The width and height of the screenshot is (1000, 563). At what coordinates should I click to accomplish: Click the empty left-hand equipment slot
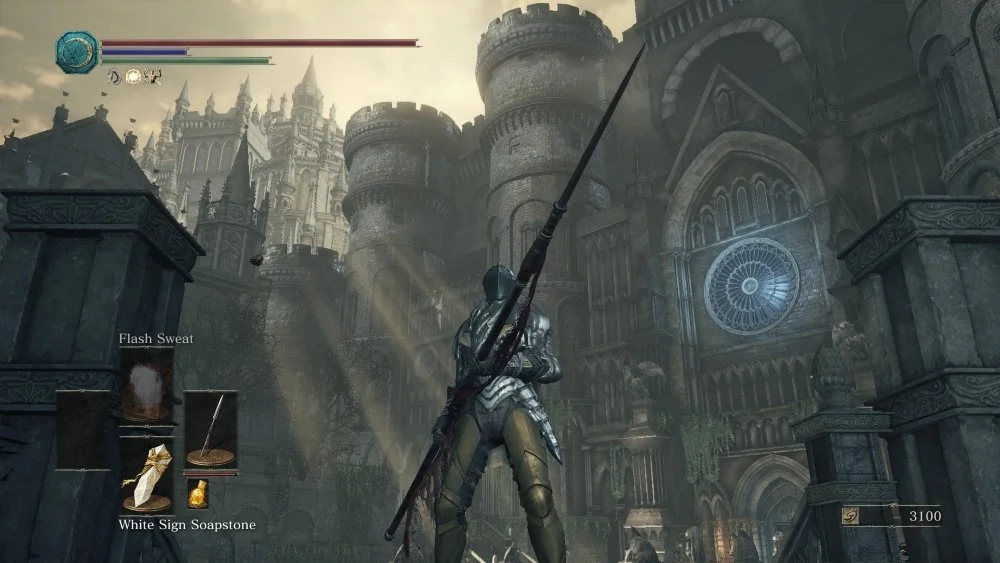coord(84,429)
